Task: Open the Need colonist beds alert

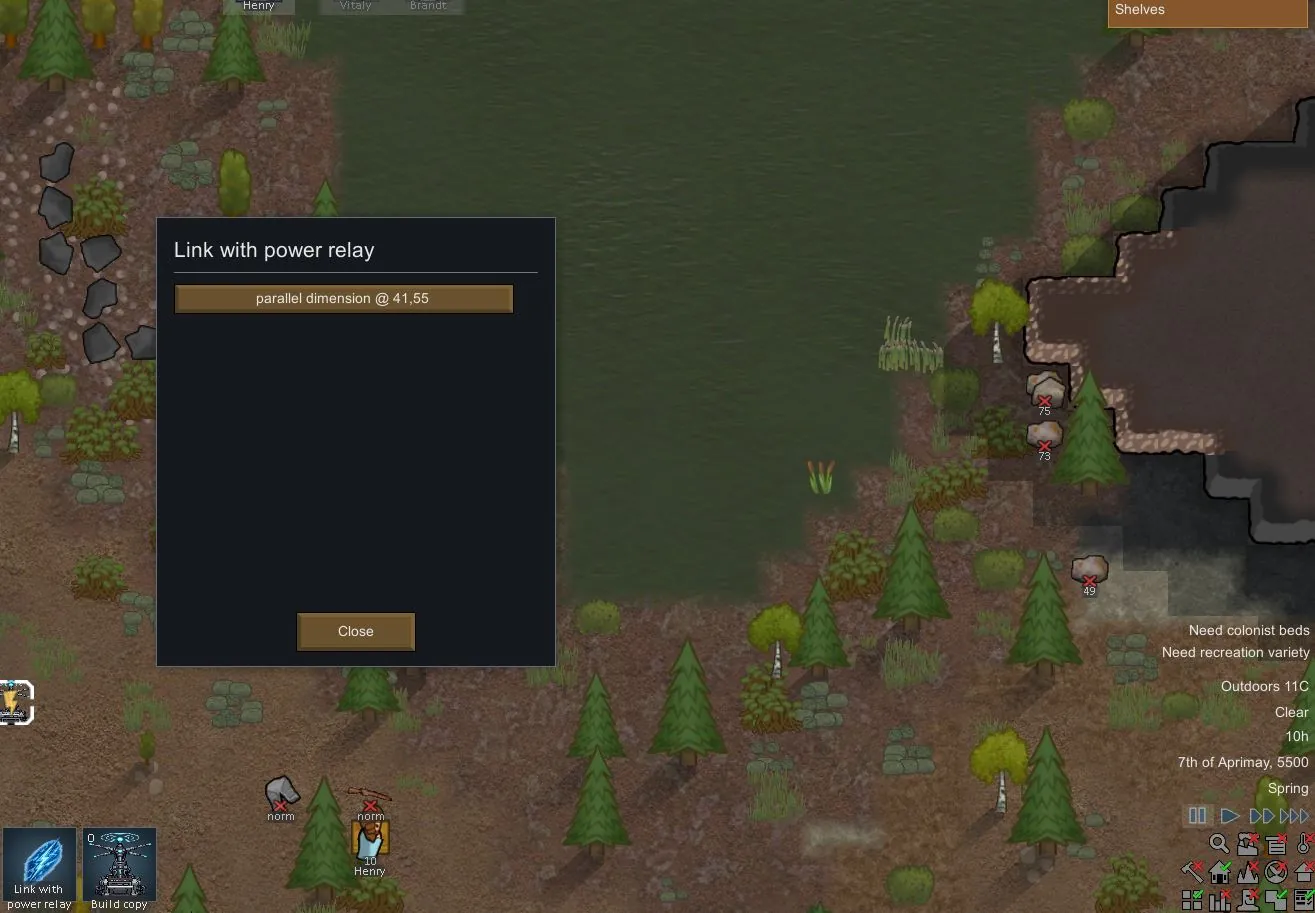Action: click(1248, 631)
